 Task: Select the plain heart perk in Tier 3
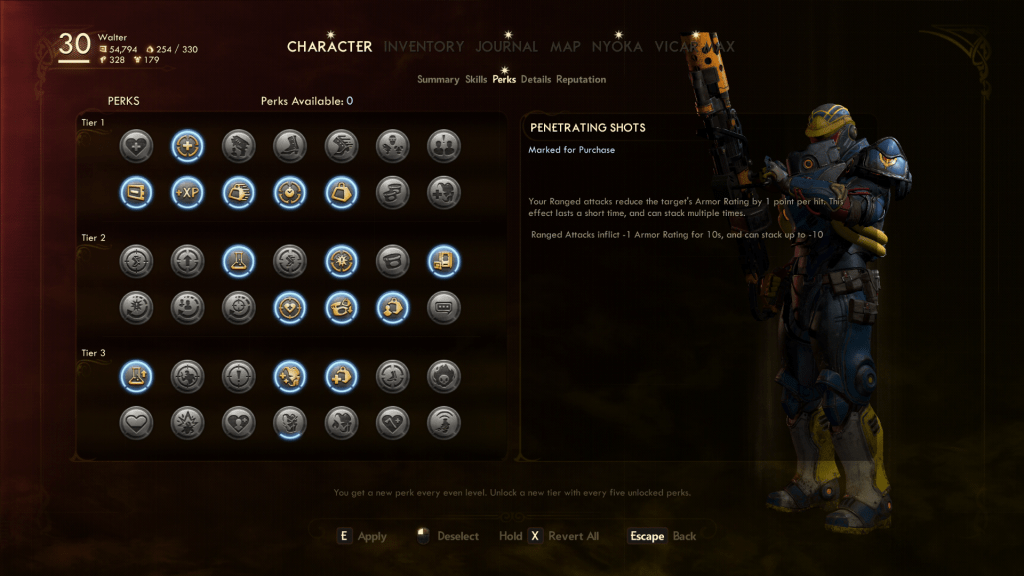tap(135, 421)
